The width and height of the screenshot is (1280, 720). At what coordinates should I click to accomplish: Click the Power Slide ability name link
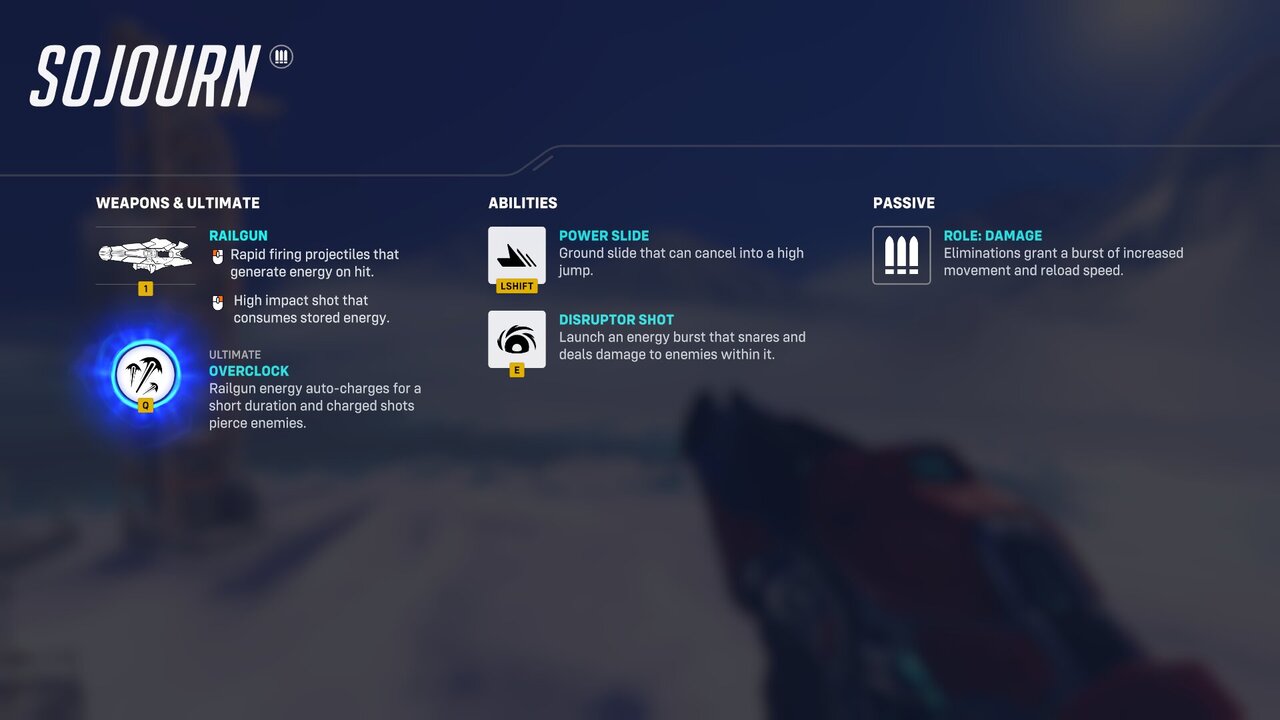[x=604, y=235]
